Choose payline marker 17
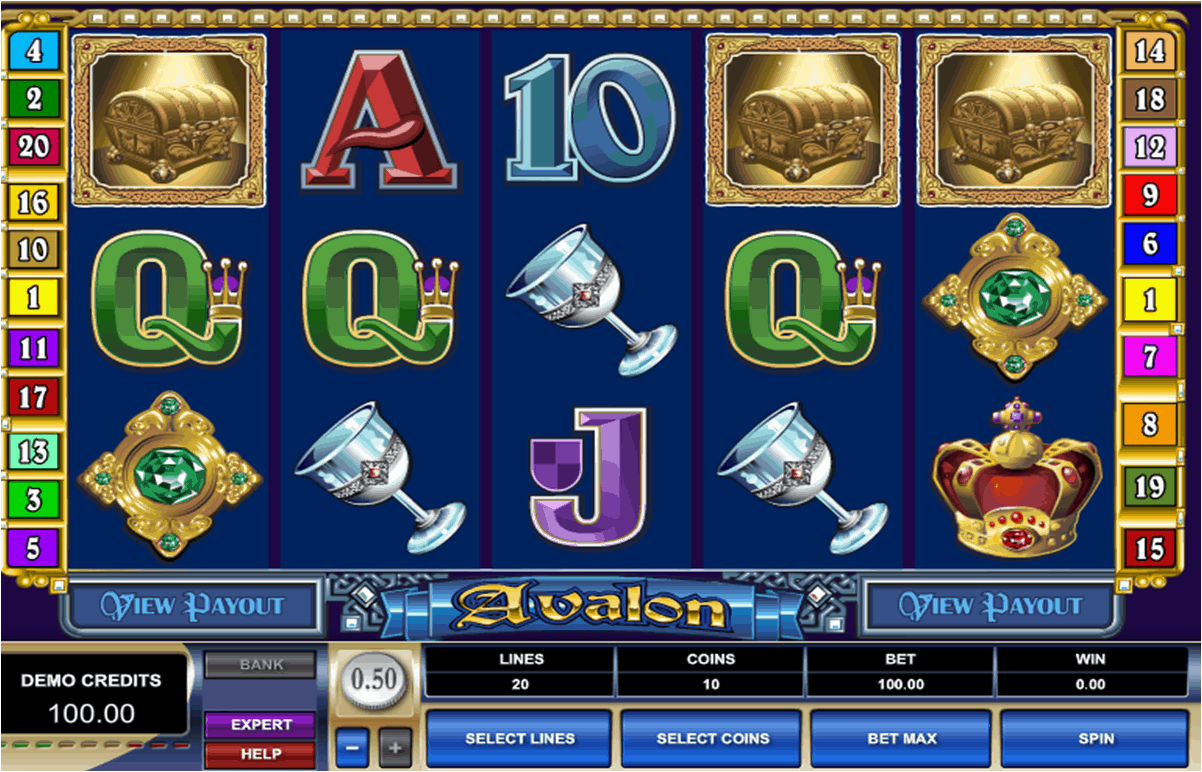 coord(33,397)
